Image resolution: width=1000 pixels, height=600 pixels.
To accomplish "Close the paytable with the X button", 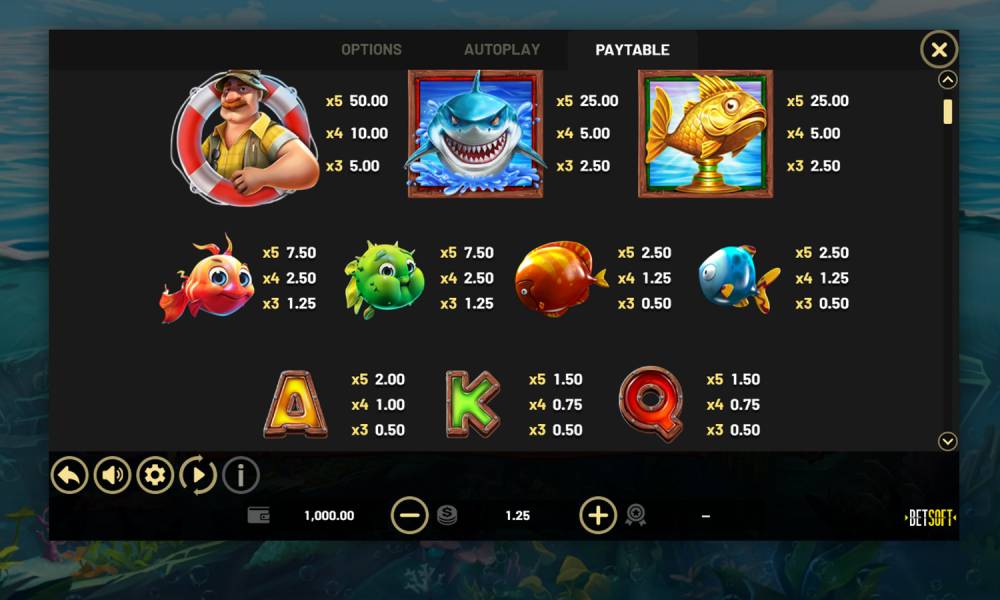I will (x=938, y=49).
